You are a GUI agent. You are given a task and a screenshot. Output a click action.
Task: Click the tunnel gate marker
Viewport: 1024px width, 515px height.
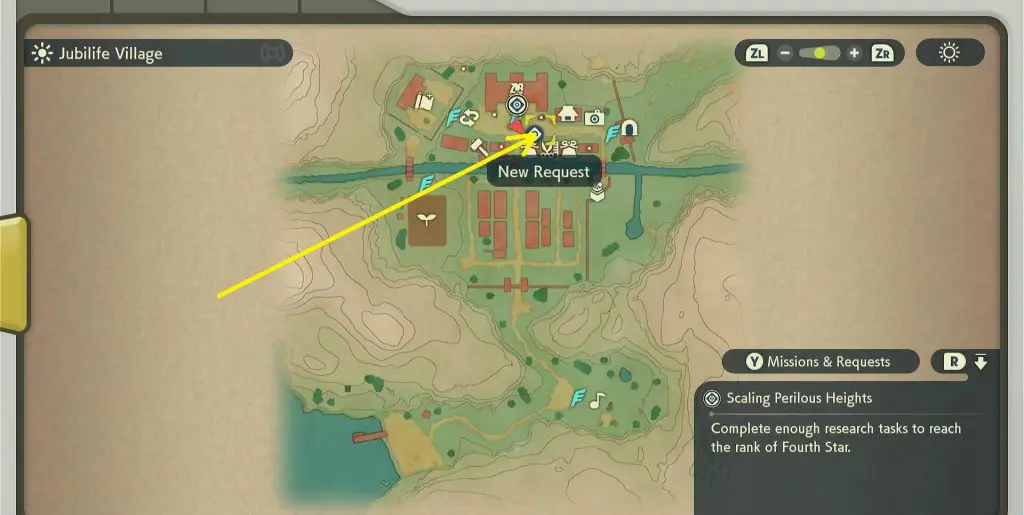[629, 129]
